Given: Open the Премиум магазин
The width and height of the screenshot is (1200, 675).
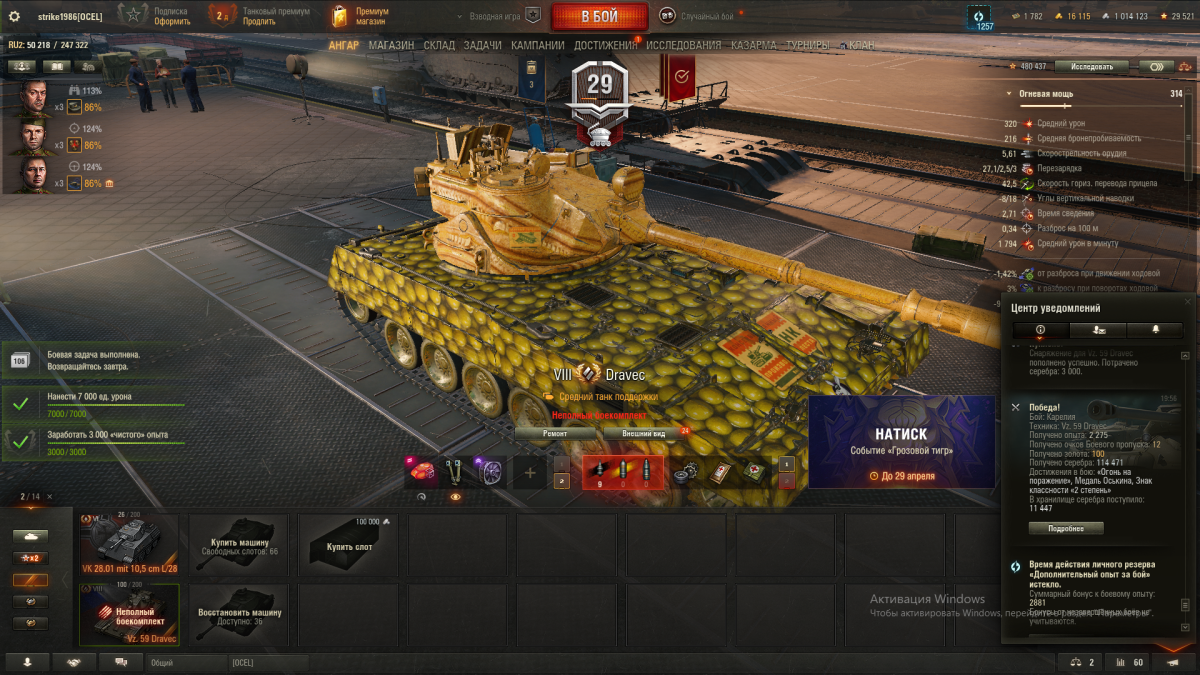Looking at the screenshot, I should click(x=360, y=16).
